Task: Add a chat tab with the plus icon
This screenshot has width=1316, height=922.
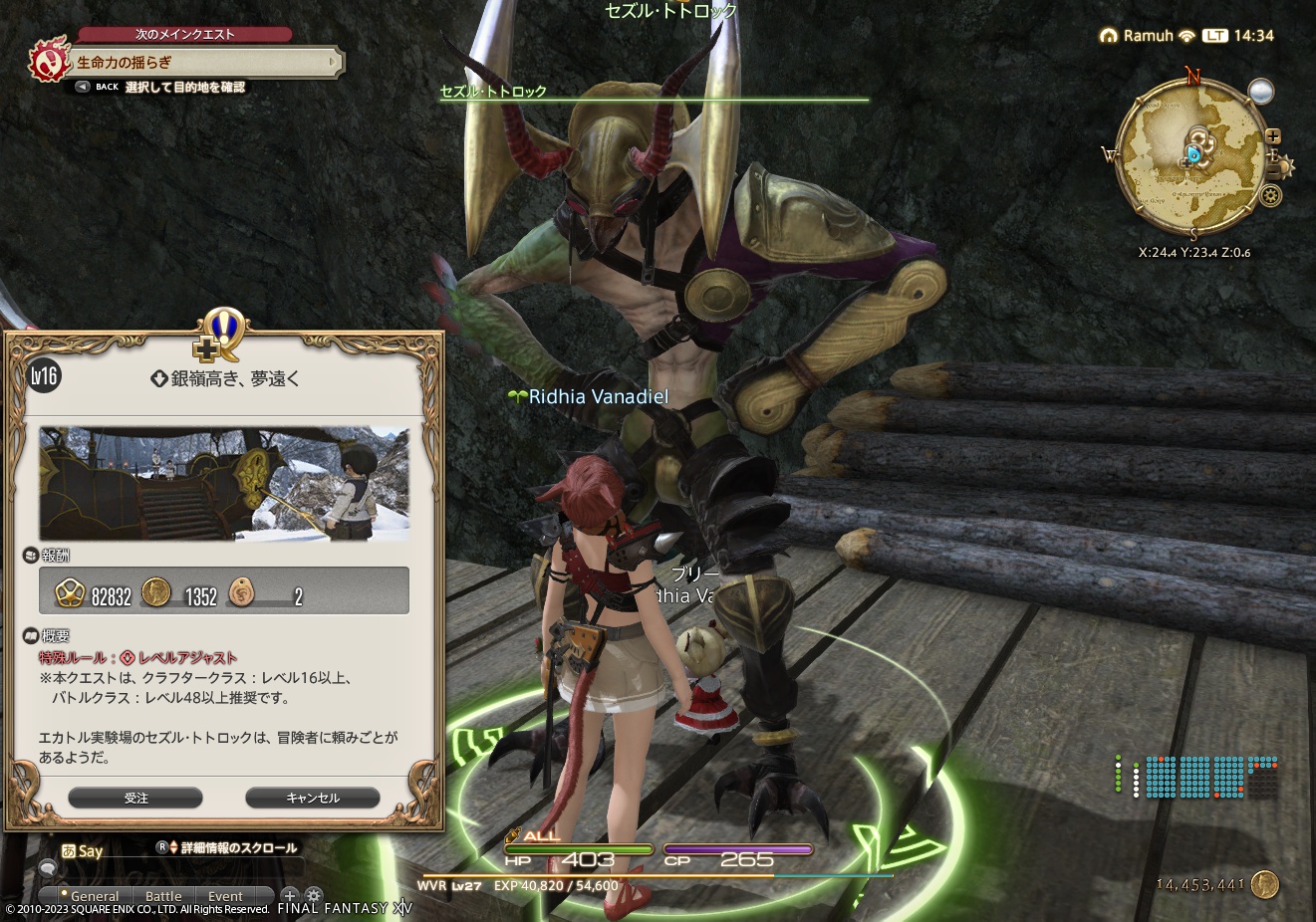Action: point(290,895)
